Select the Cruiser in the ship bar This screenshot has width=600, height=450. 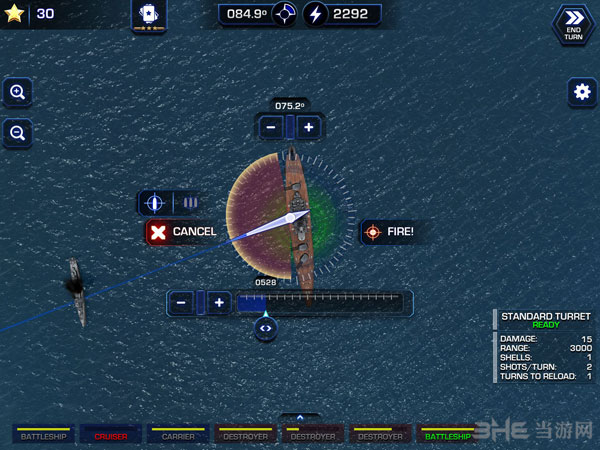111,436
